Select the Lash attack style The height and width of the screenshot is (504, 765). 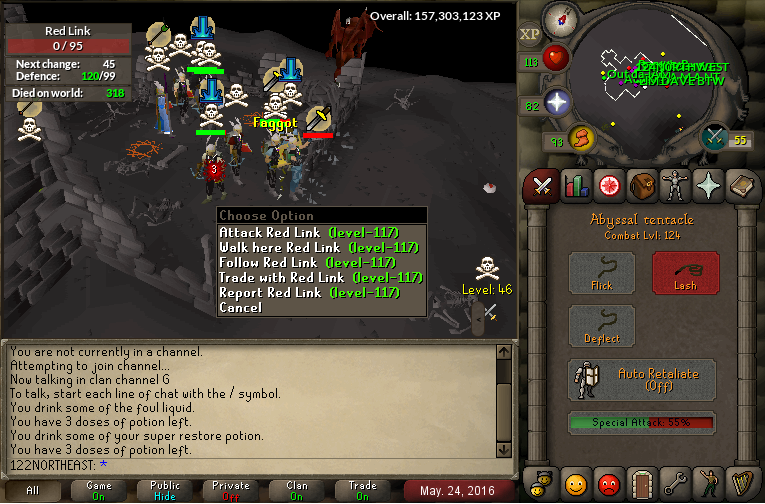685,272
